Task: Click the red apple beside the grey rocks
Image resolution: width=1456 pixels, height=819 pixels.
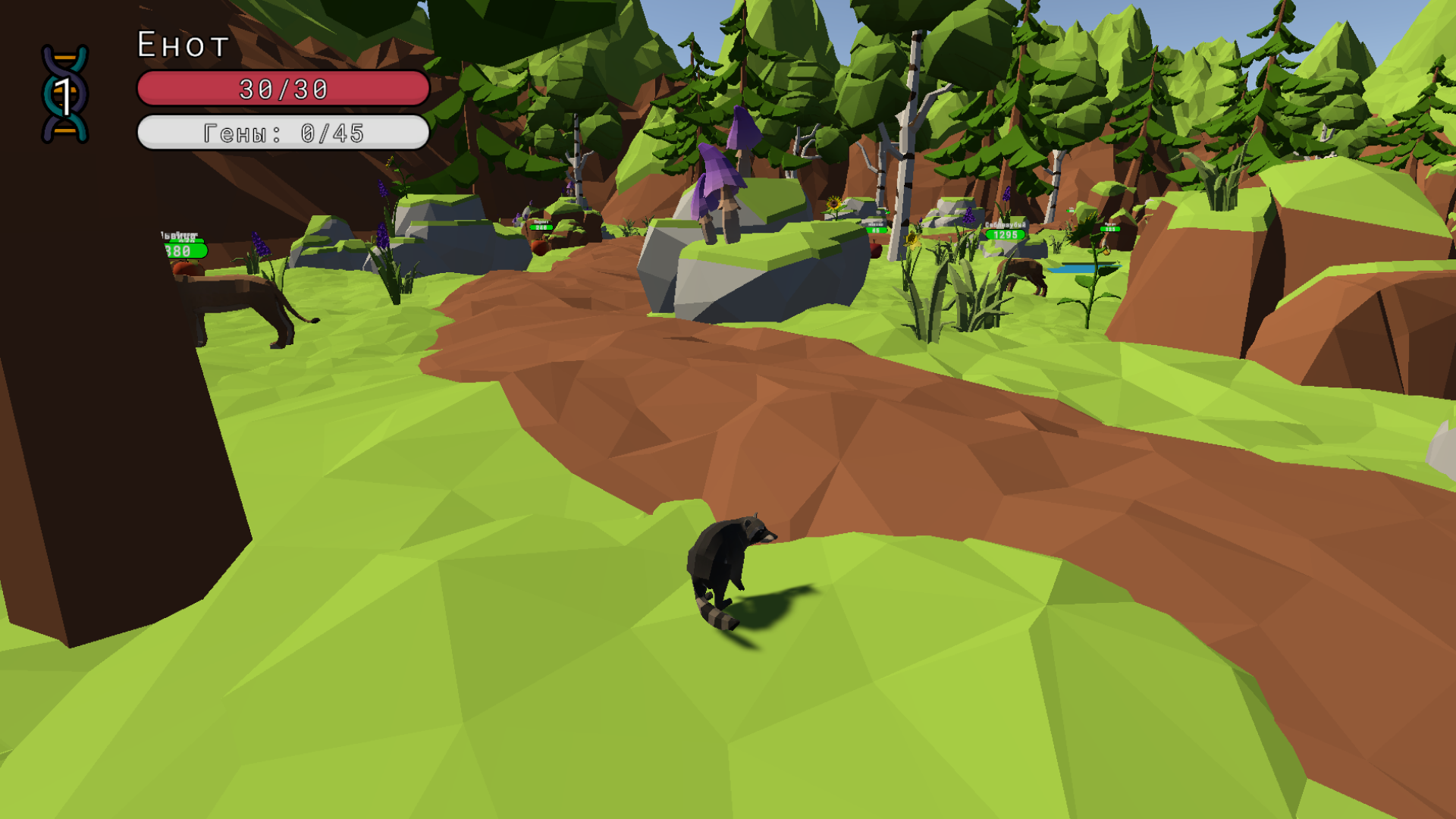Action: pos(877,250)
